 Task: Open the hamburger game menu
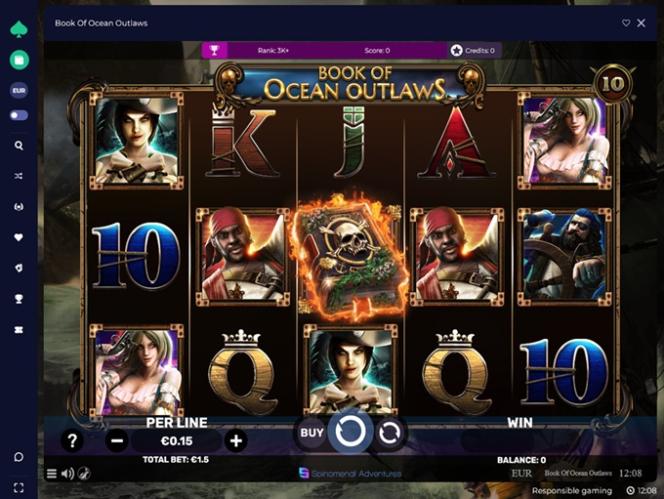52,473
